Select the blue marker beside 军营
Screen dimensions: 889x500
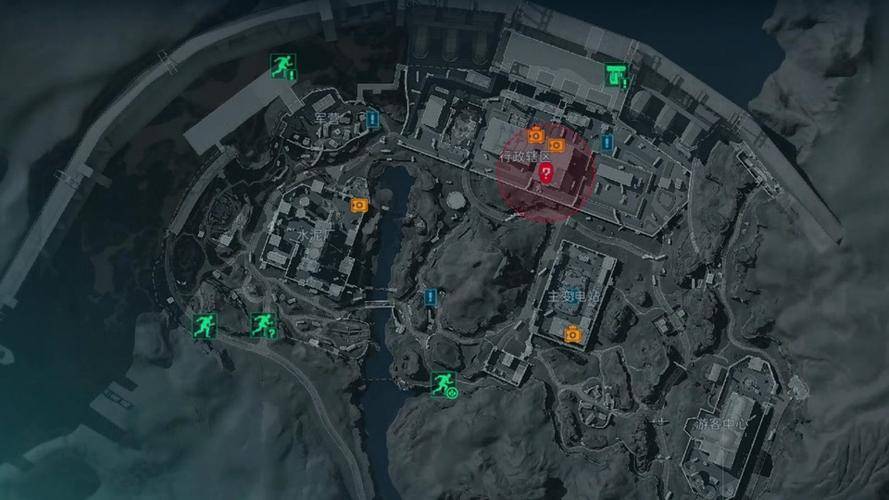373,120
